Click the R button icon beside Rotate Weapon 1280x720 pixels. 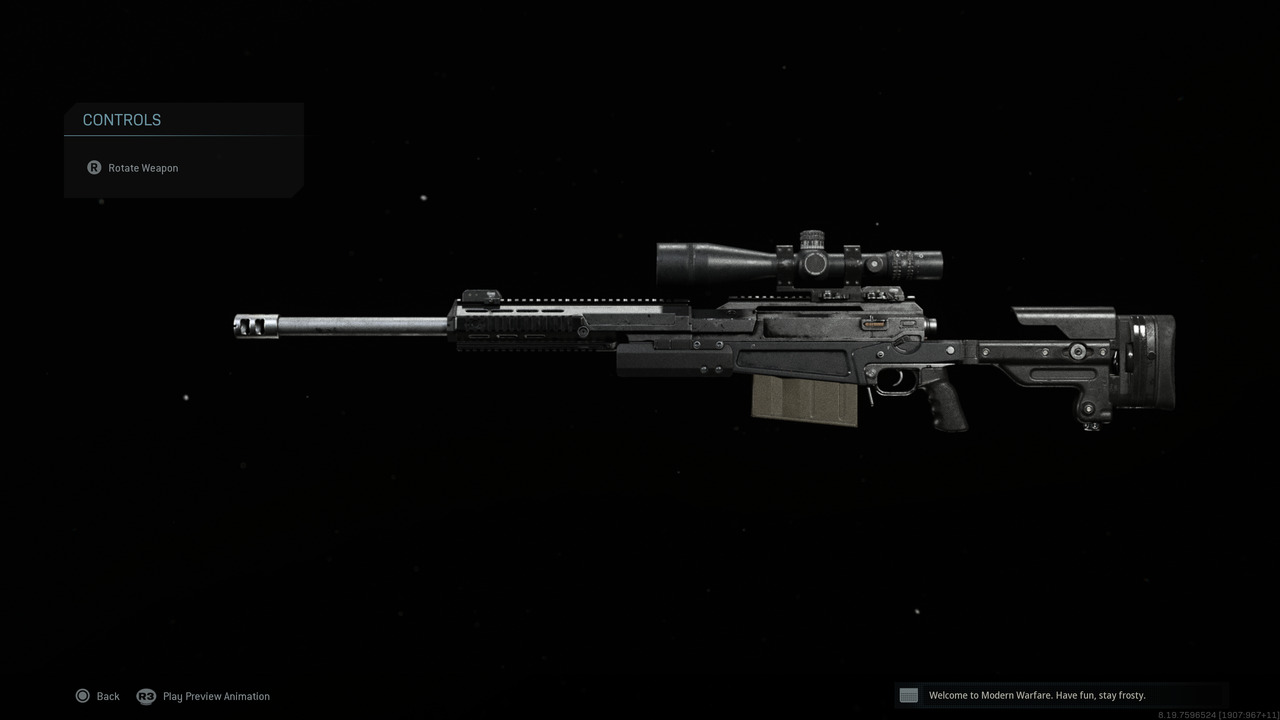(94, 167)
